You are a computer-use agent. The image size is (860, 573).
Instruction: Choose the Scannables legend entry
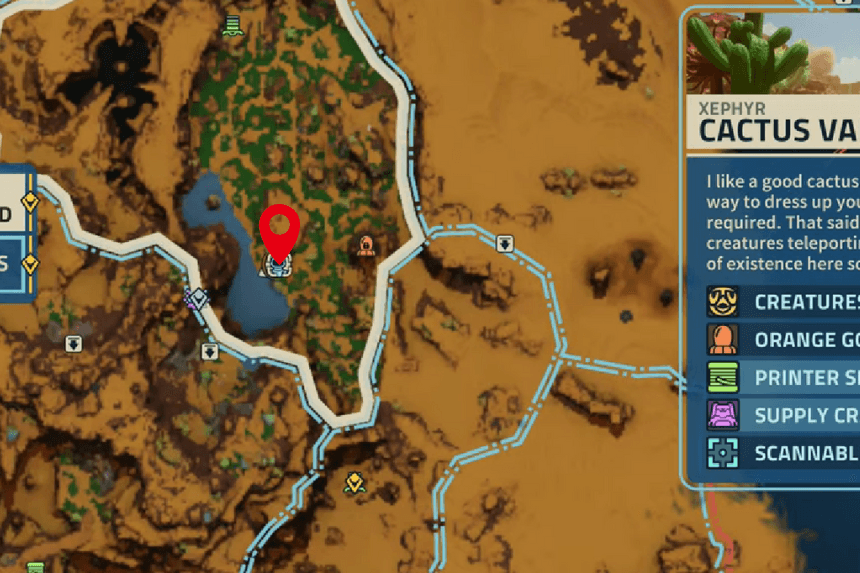coord(780,453)
